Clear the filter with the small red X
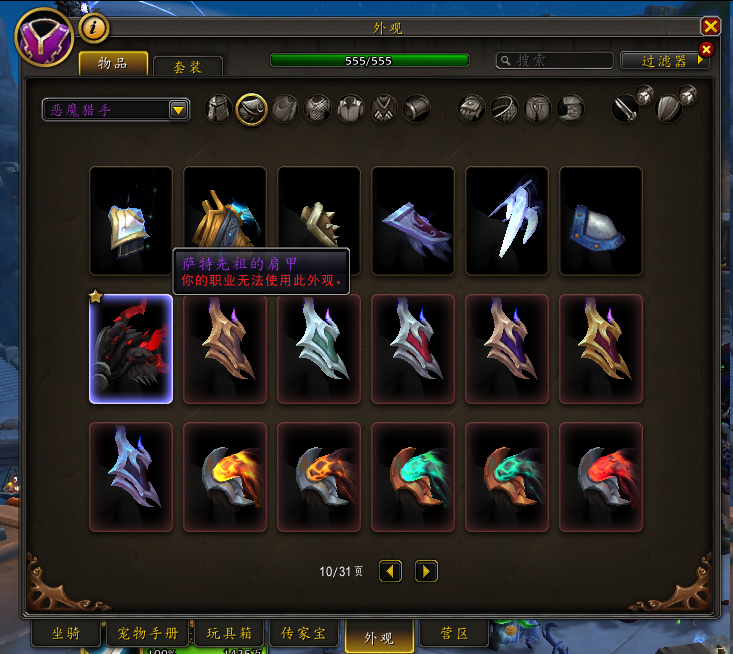This screenshot has height=654, width=733. pyautogui.click(x=706, y=49)
